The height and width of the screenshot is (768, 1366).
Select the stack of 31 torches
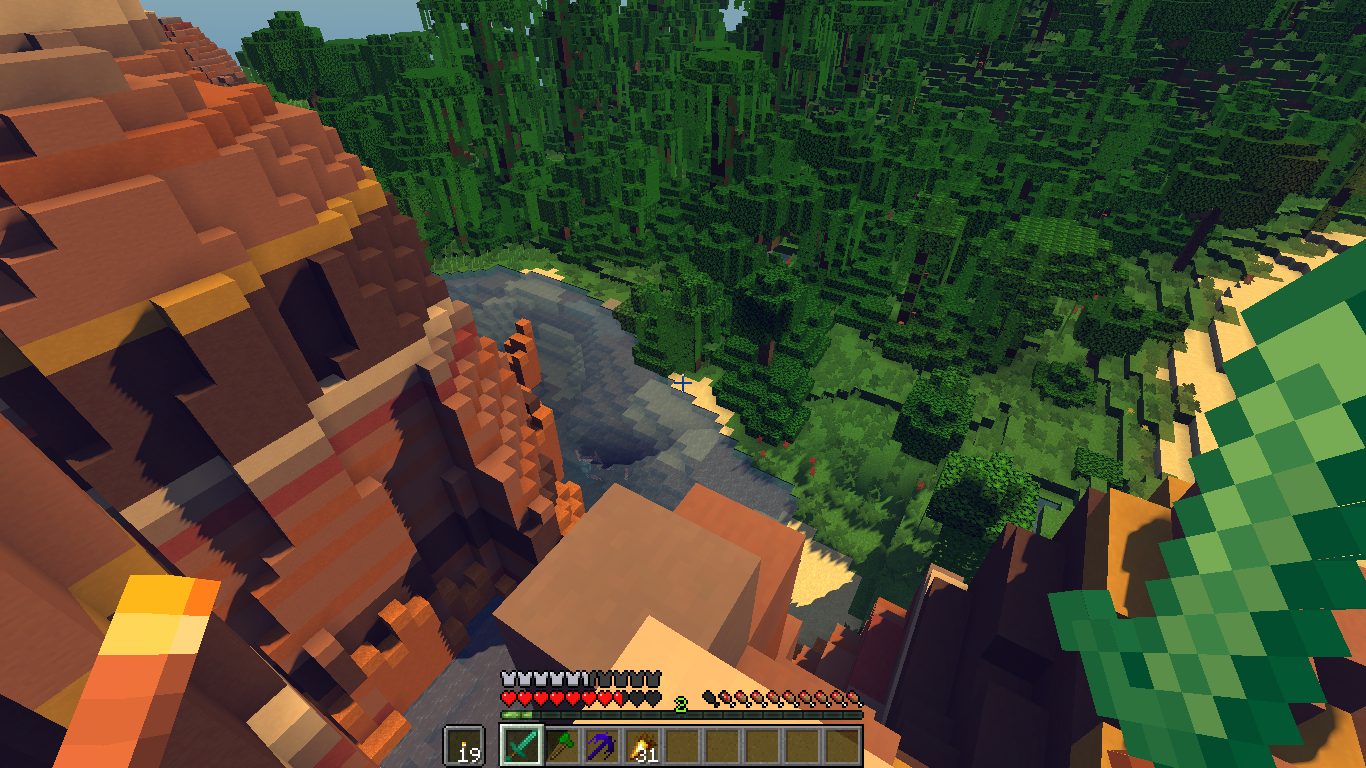(644, 746)
